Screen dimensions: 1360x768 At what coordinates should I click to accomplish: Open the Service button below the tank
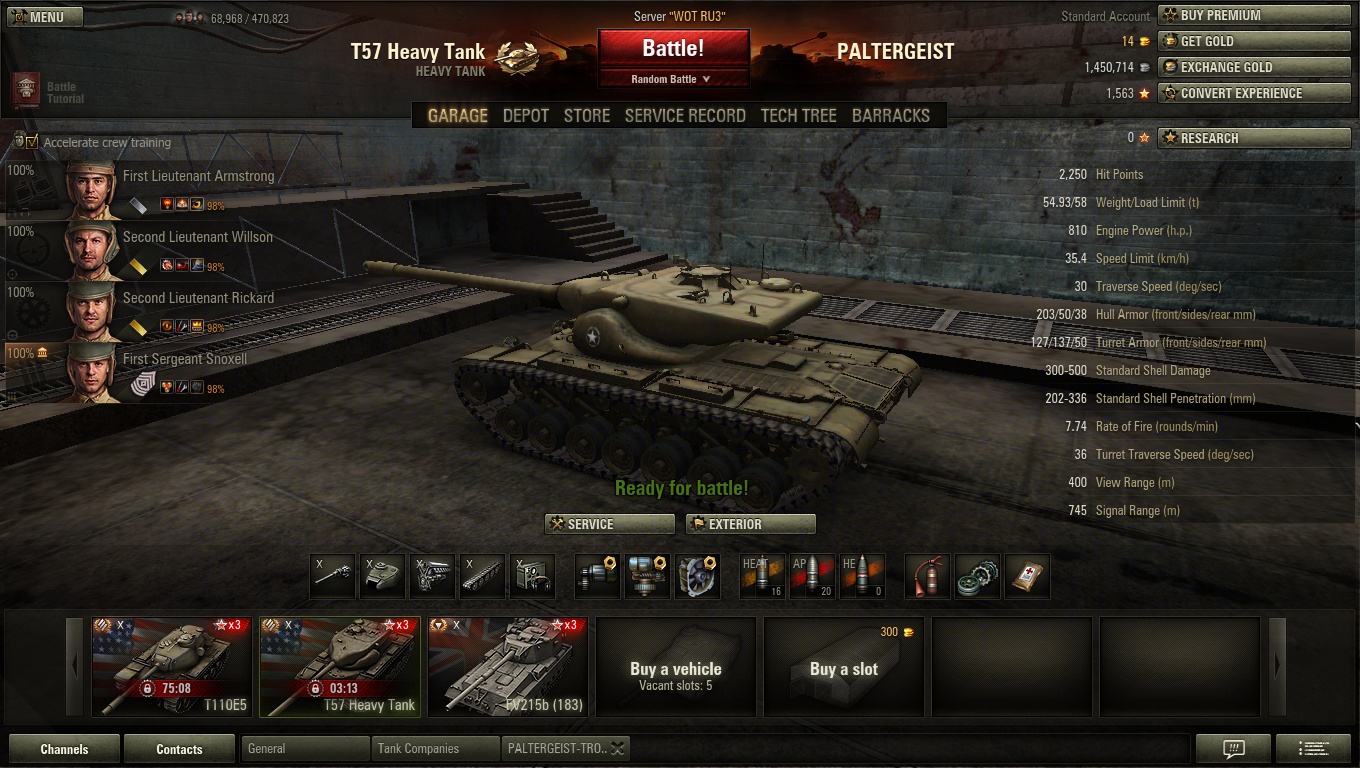(x=609, y=524)
